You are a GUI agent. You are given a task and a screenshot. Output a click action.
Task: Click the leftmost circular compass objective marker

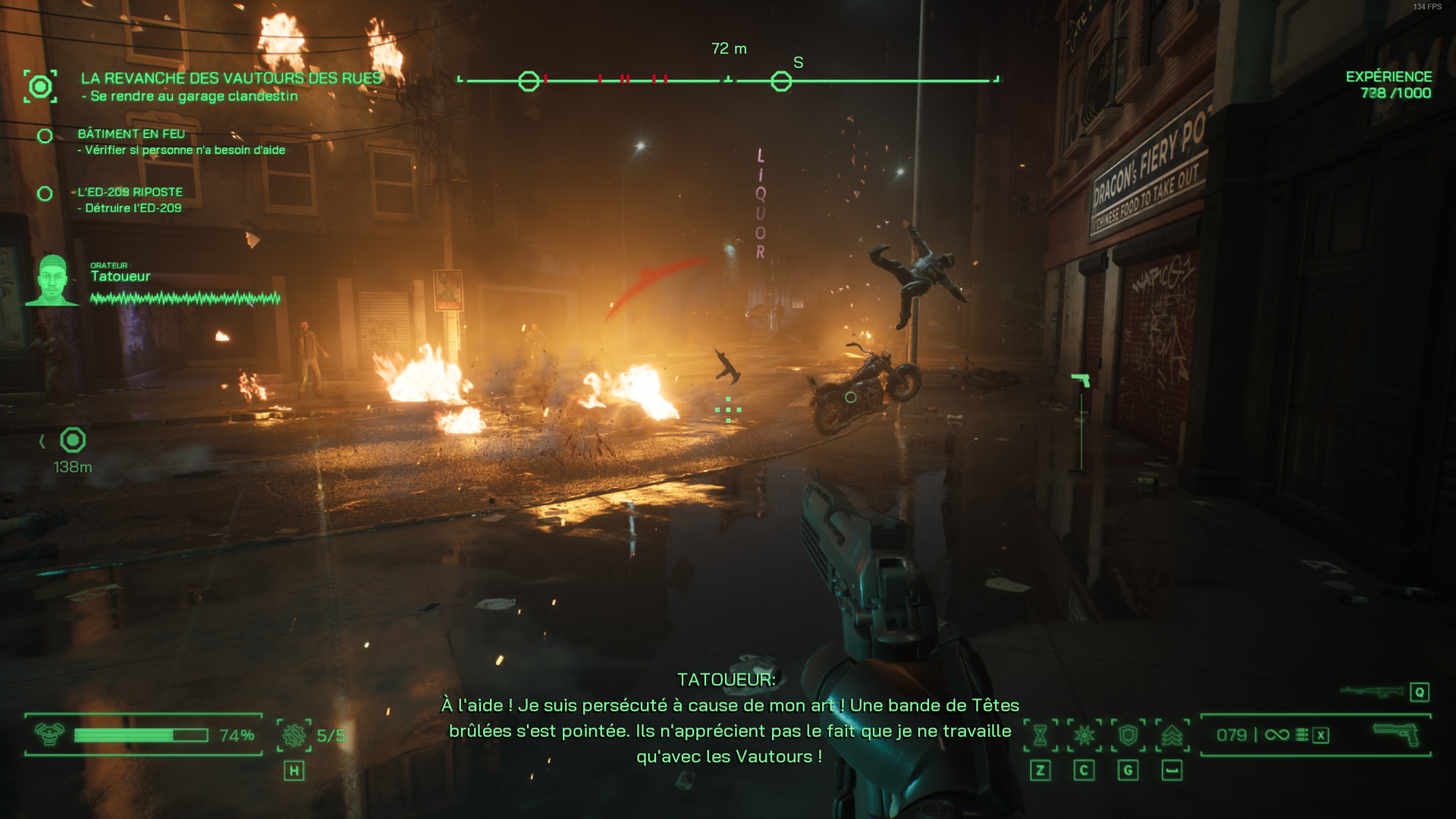coord(529,81)
